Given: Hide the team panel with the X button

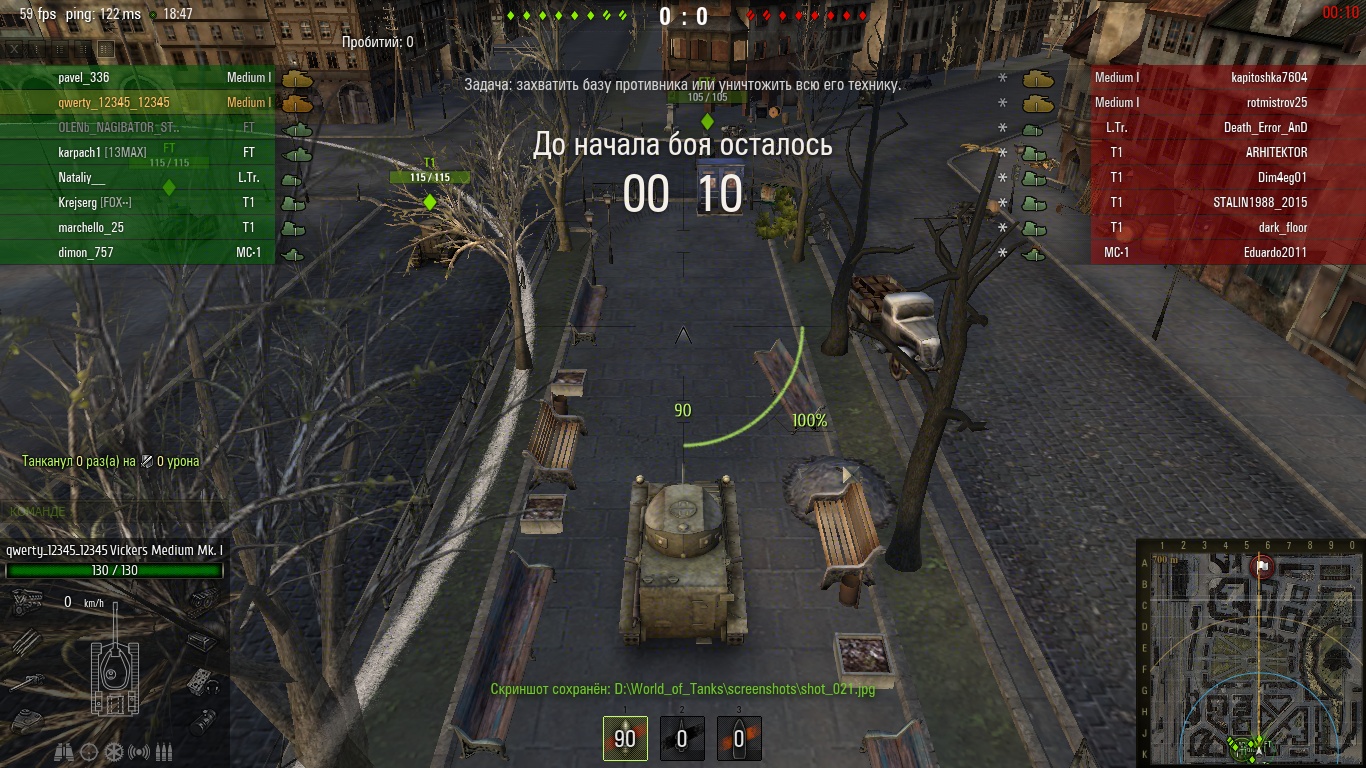Looking at the screenshot, I should click(13, 48).
